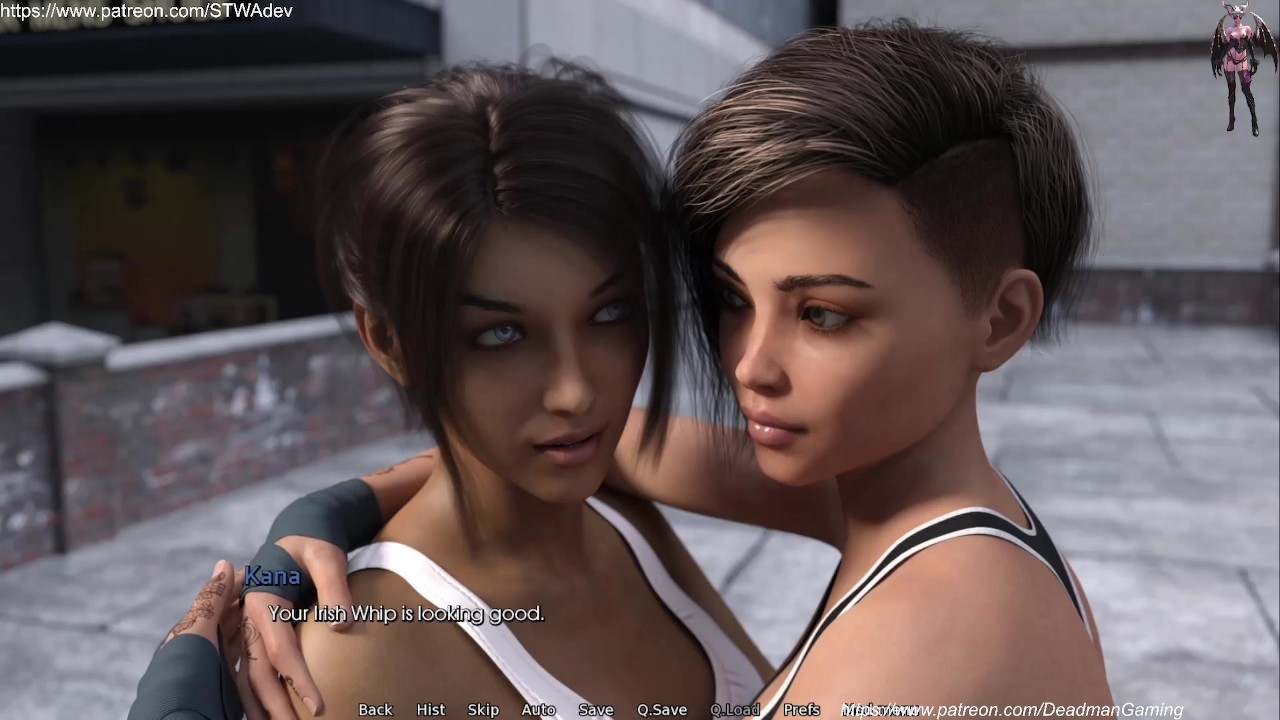Activate Skip in the quick menu
The image size is (1280, 720).
click(483, 709)
